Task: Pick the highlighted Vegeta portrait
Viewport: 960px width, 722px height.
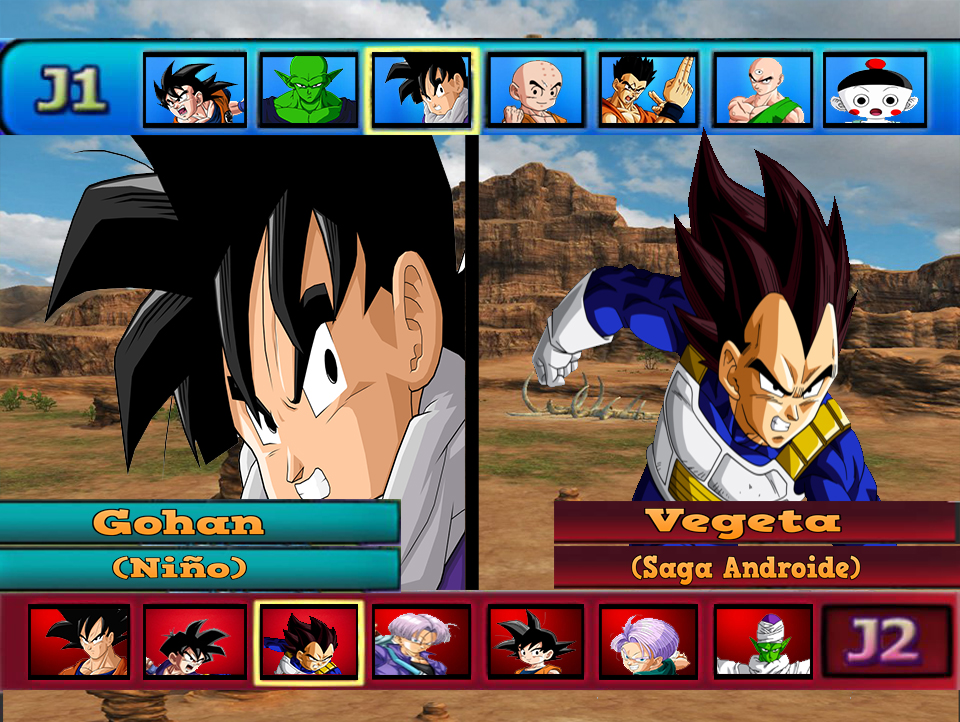Action: pos(309,641)
